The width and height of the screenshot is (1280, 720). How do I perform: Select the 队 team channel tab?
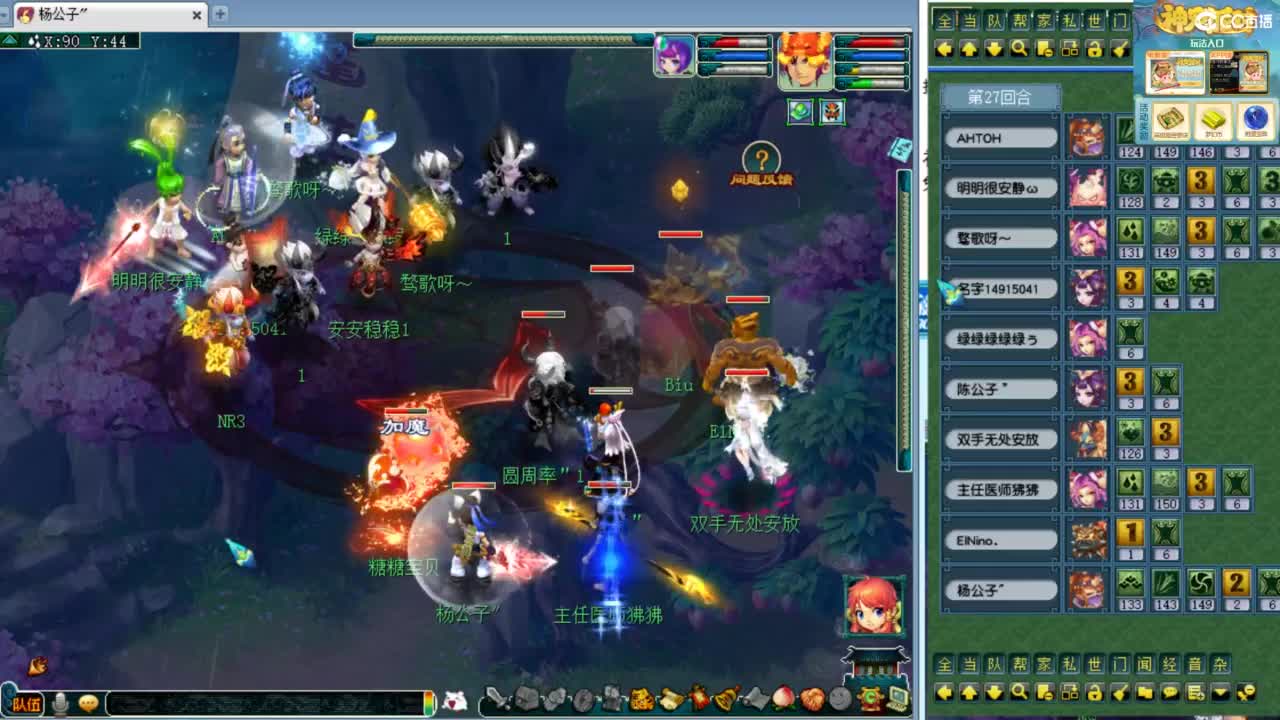(996, 662)
